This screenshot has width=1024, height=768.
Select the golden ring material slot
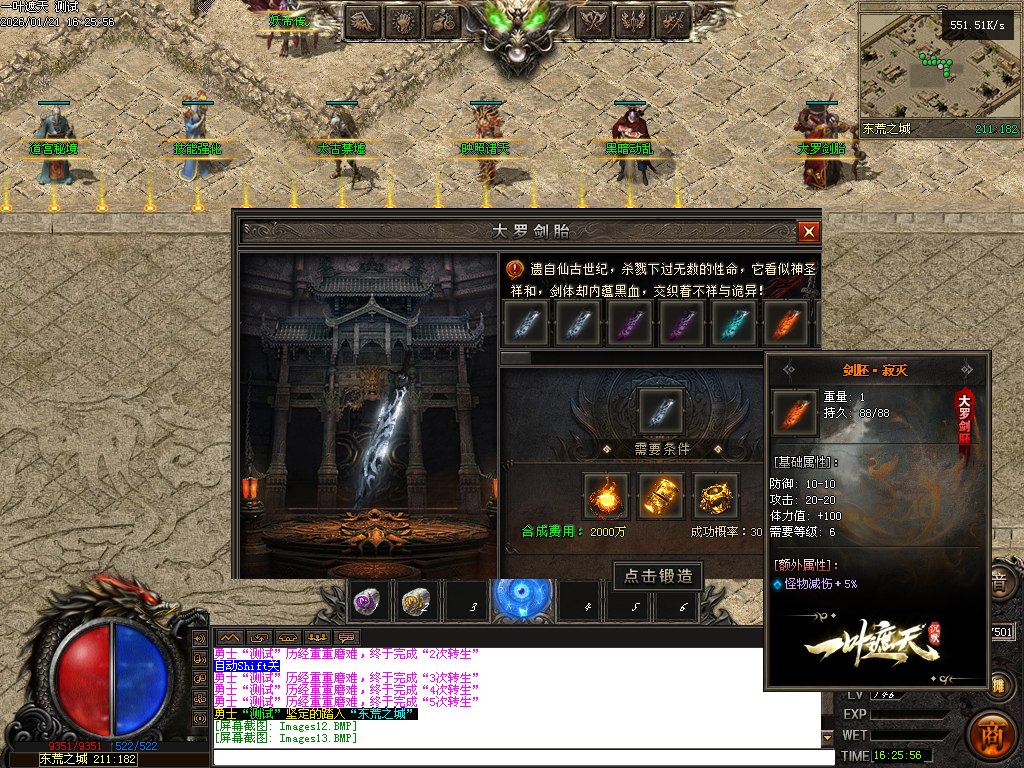[716, 495]
